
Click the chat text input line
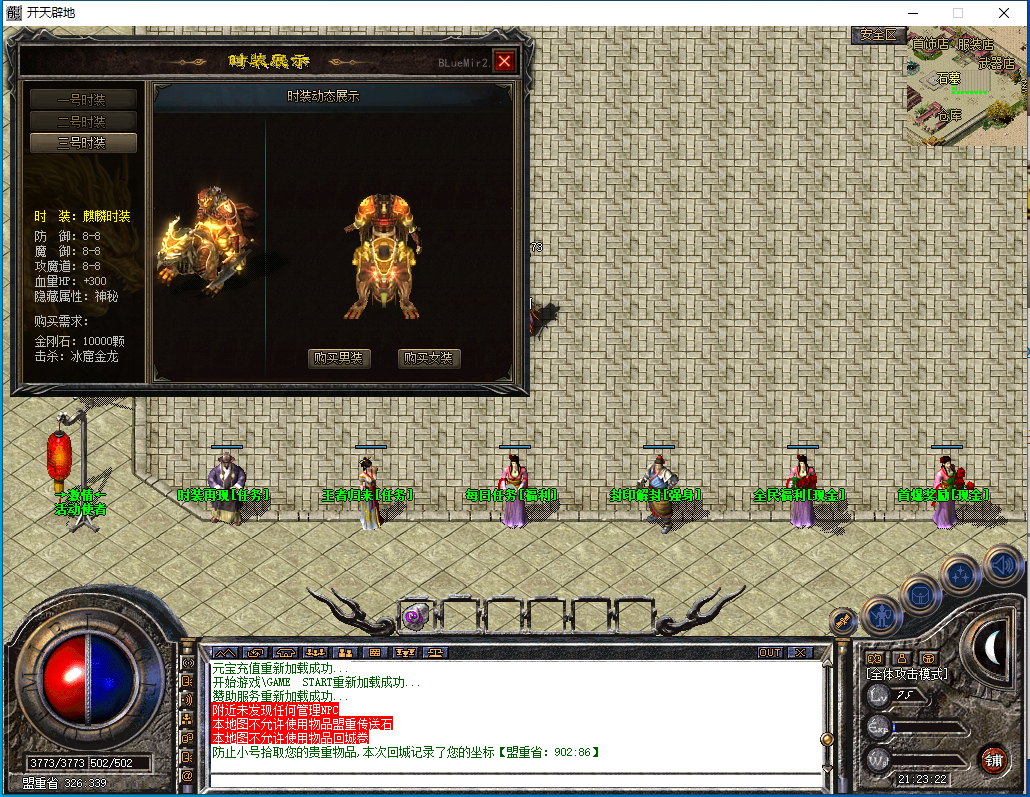[510, 780]
